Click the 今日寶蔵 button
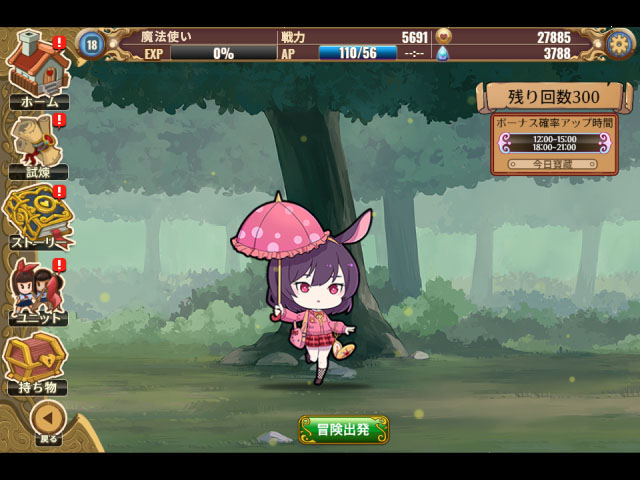This screenshot has width=640, height=480. (553, 163)
